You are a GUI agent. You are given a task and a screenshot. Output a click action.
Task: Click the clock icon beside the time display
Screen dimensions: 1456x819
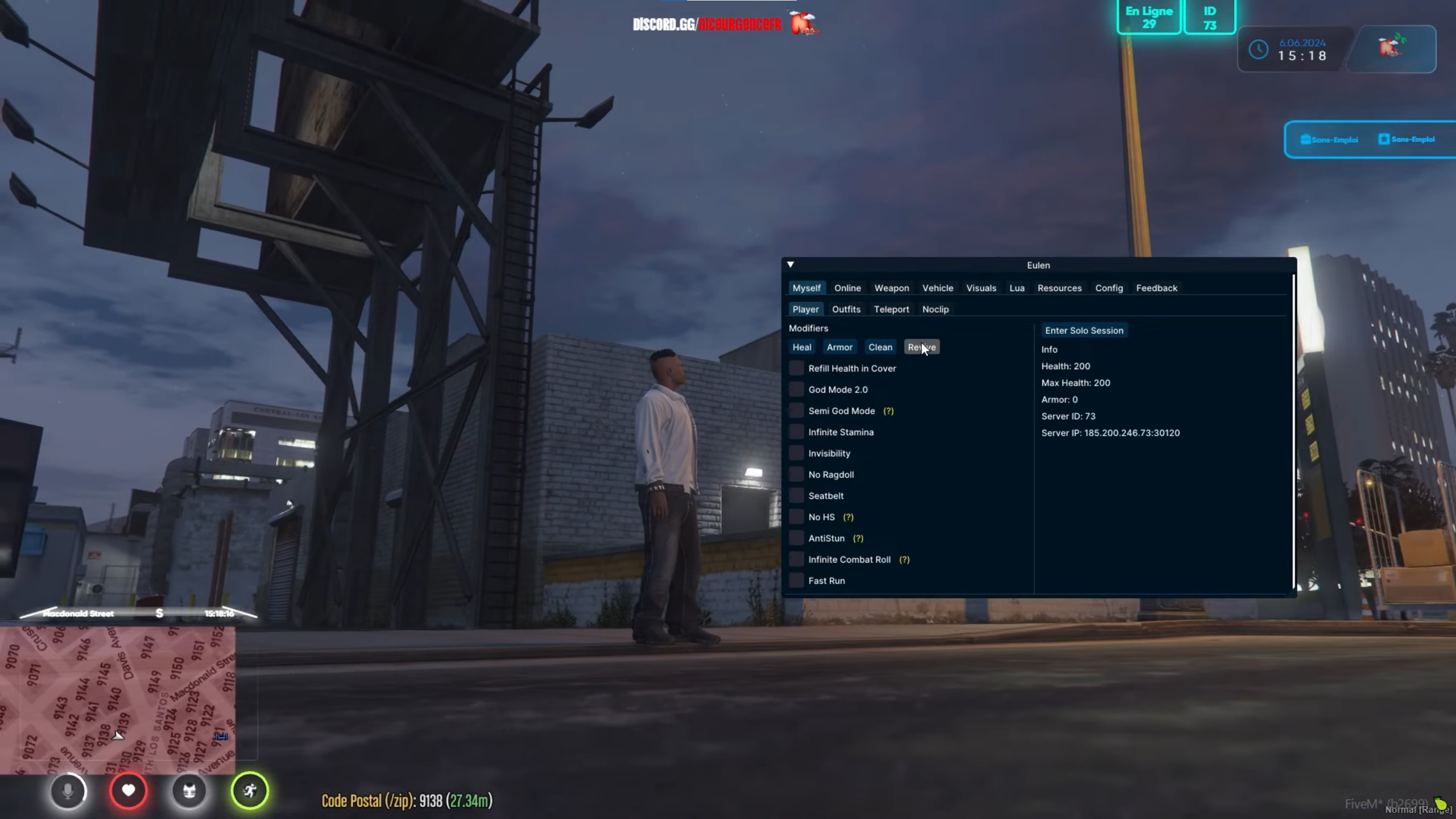tap(1259, 49)
